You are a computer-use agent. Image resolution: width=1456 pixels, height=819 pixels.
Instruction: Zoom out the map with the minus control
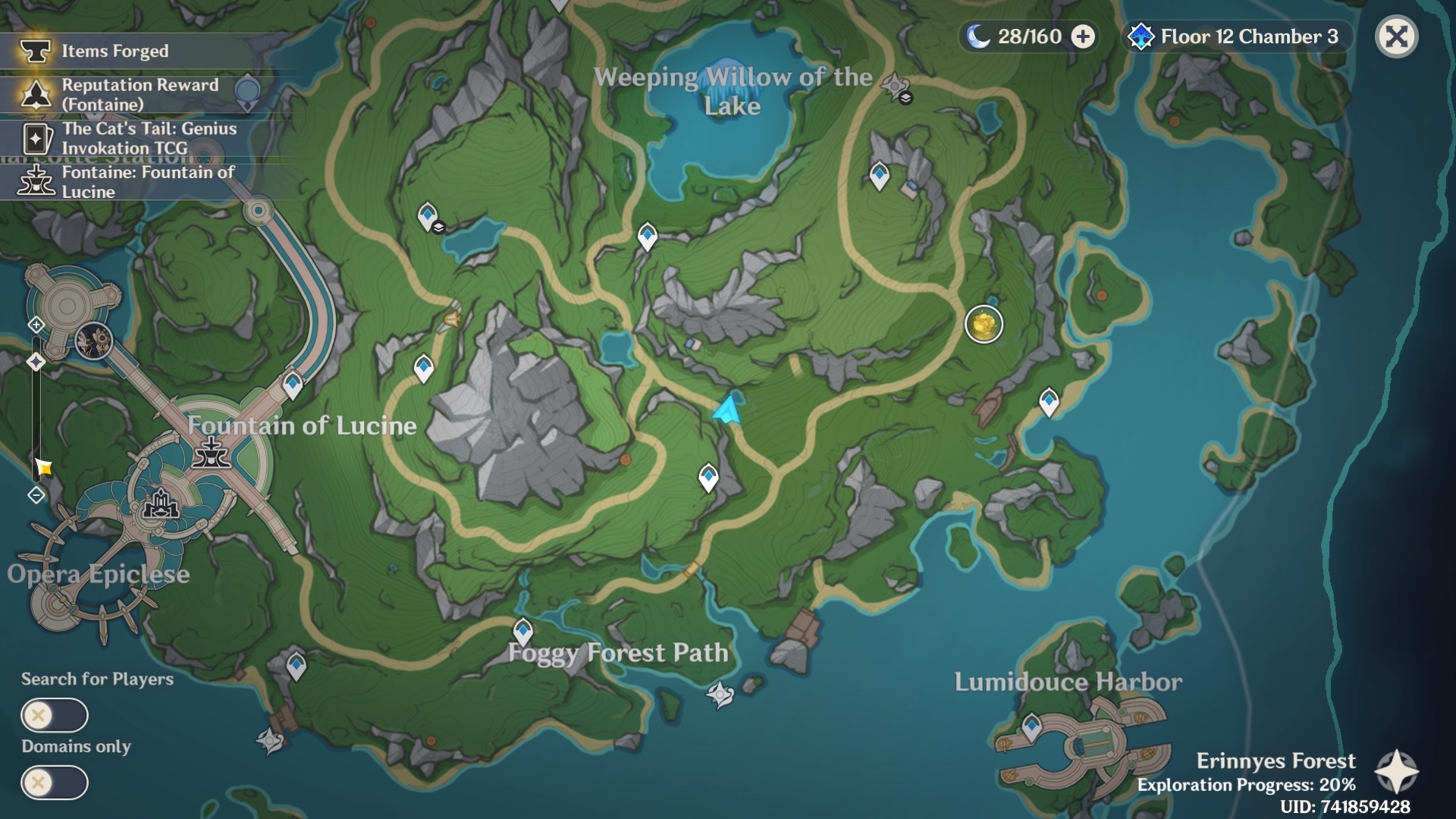coord(36,495)
